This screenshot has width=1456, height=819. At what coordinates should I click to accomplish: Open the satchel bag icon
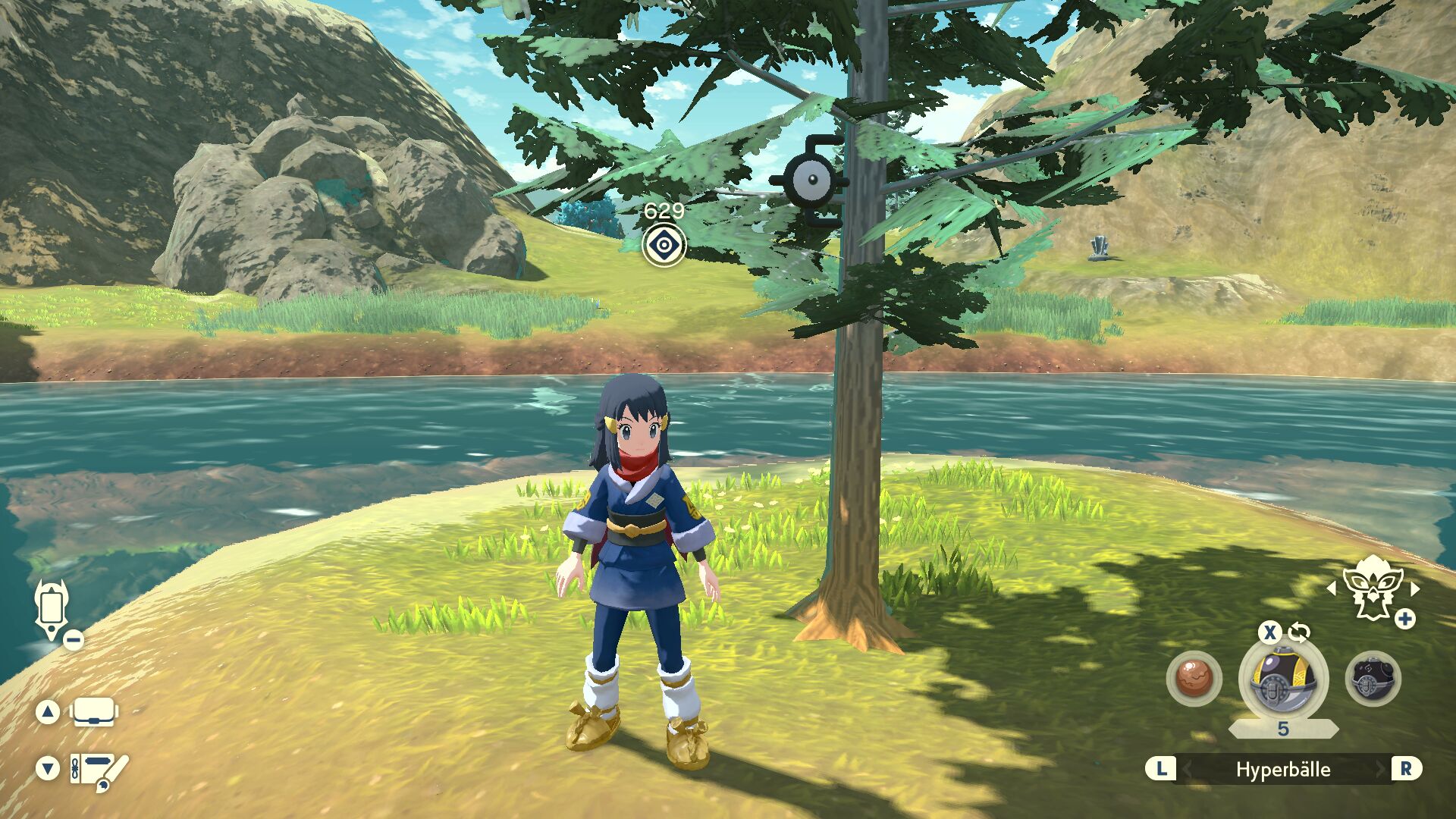[x=93, y=712]
